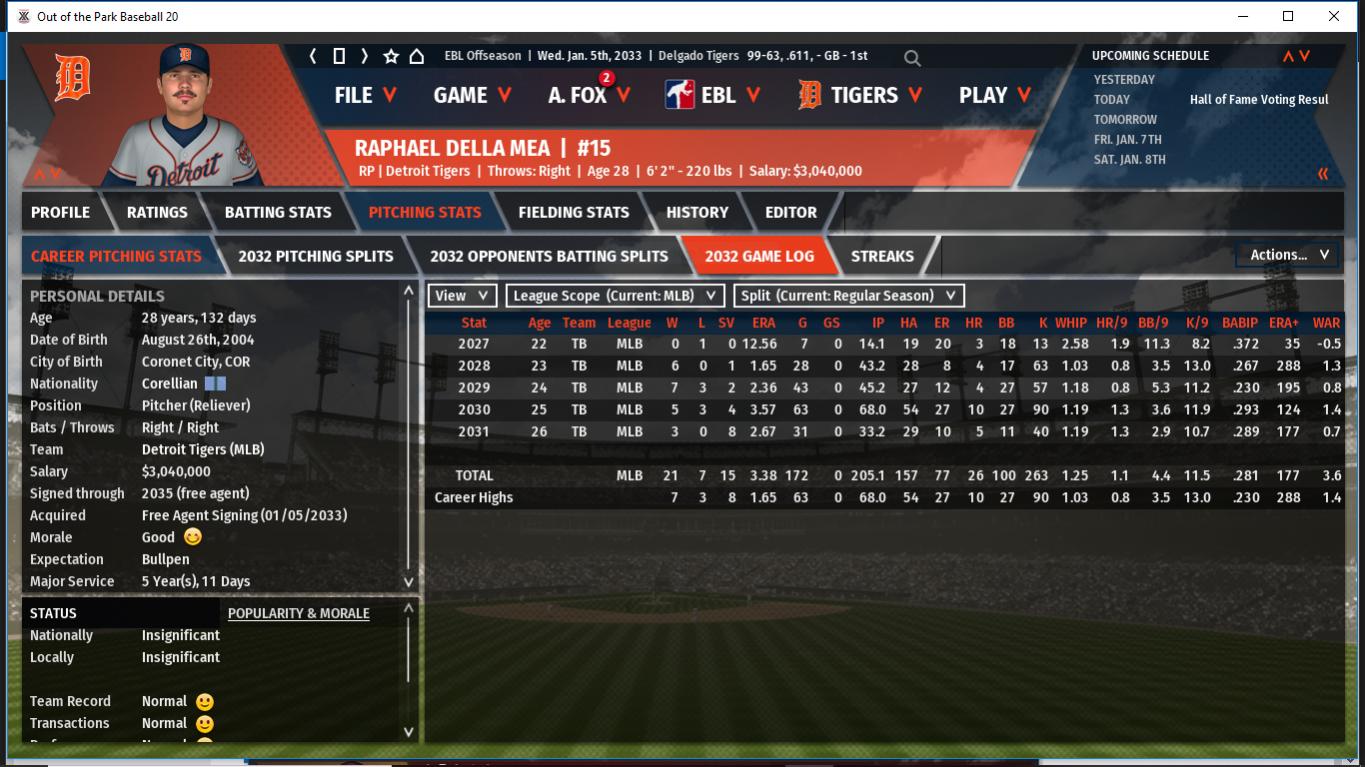Screen dimensions: 1365x767
Task: Select the Editor tab
Action: point(791,212)
